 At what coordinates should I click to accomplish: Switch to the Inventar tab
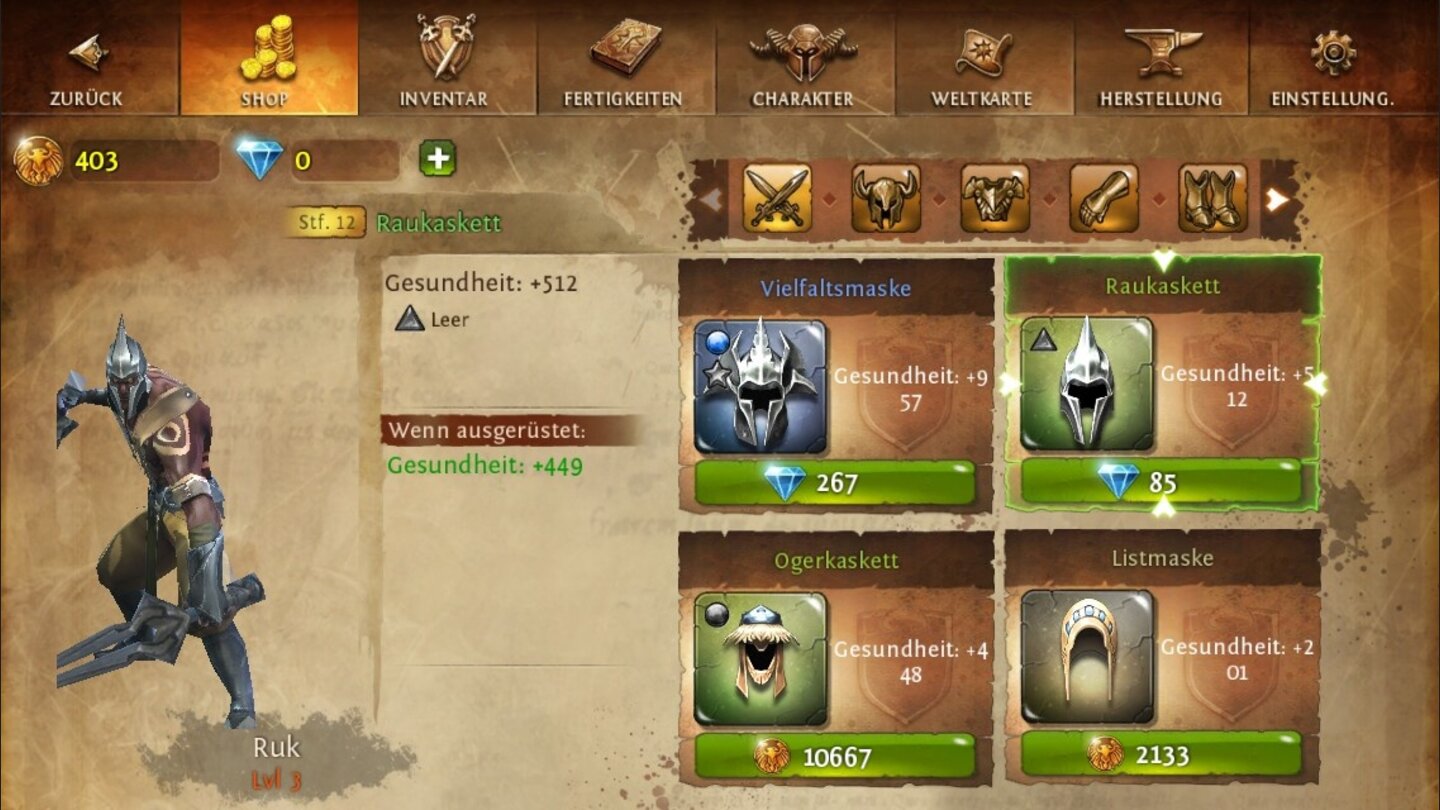(x=443, y=60)
